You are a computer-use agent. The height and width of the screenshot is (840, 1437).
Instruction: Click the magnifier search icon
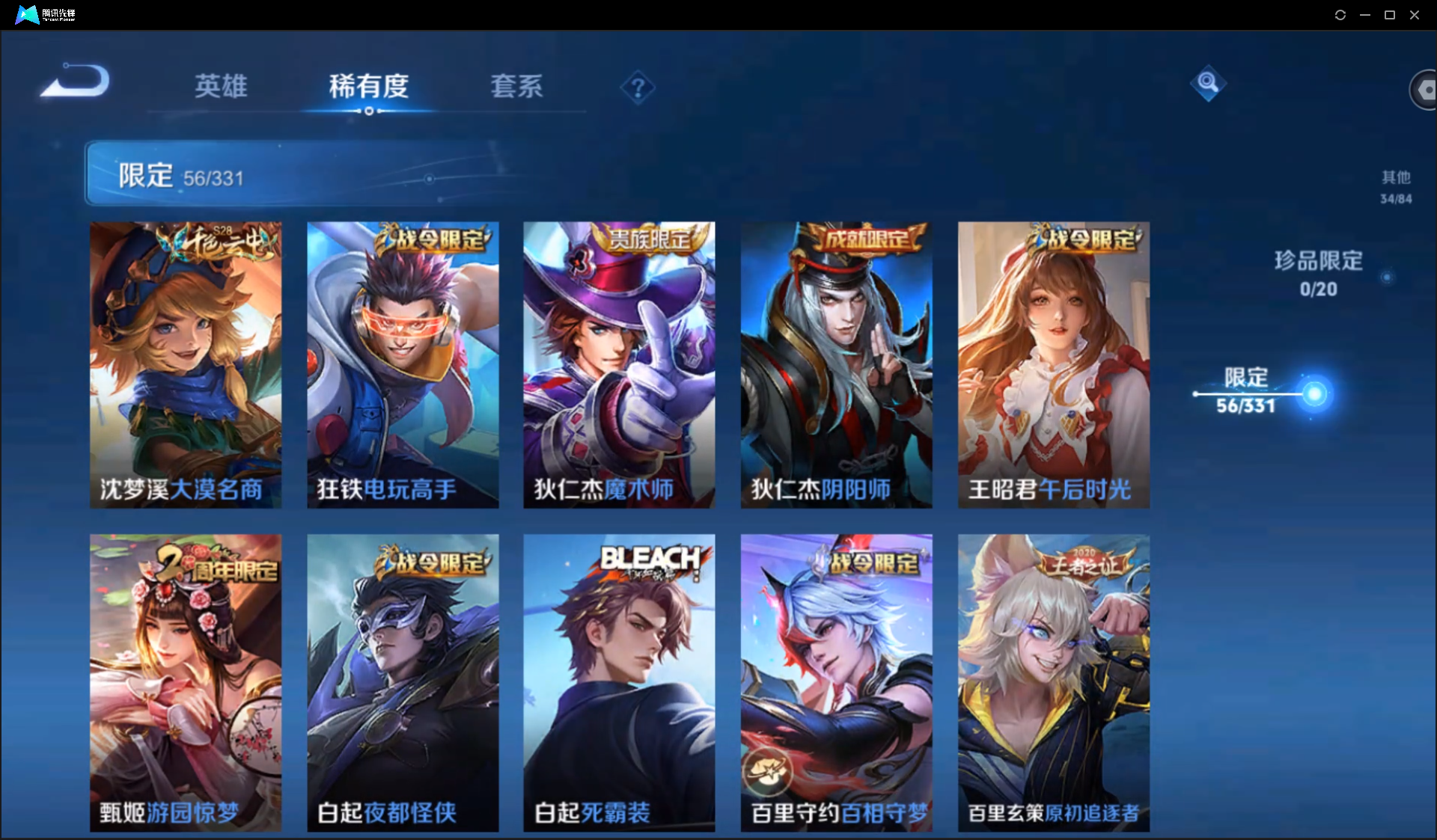coord(1207,83)
